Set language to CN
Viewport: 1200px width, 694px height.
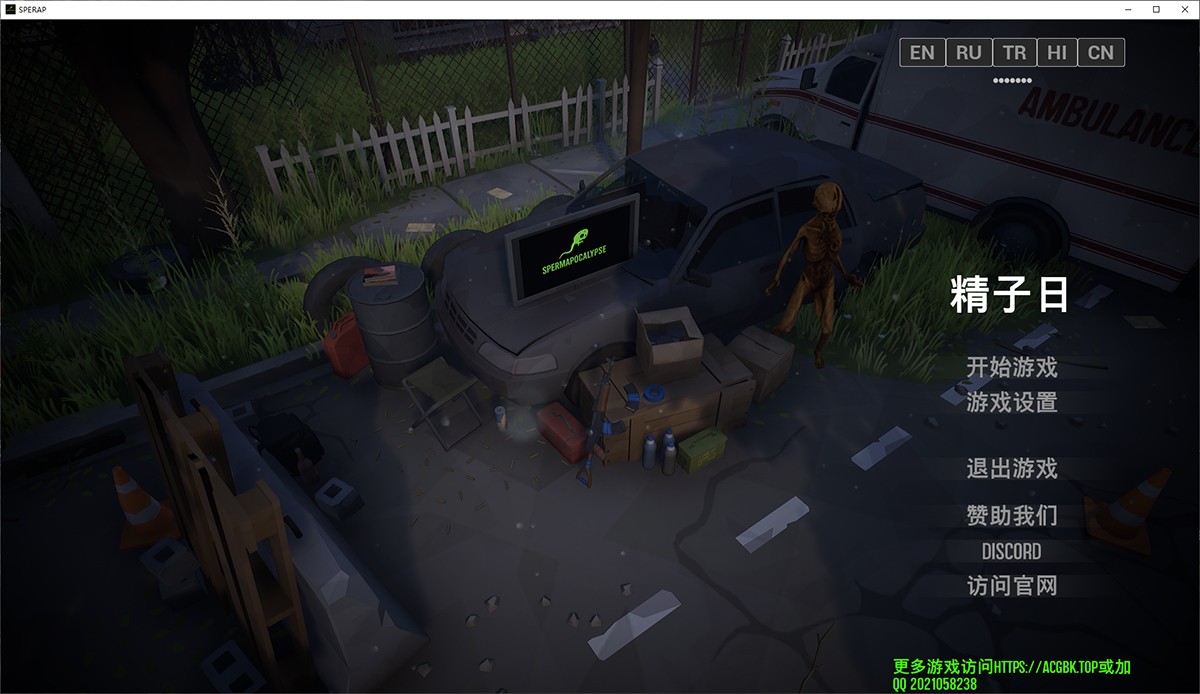click(x=1101, y=52)
